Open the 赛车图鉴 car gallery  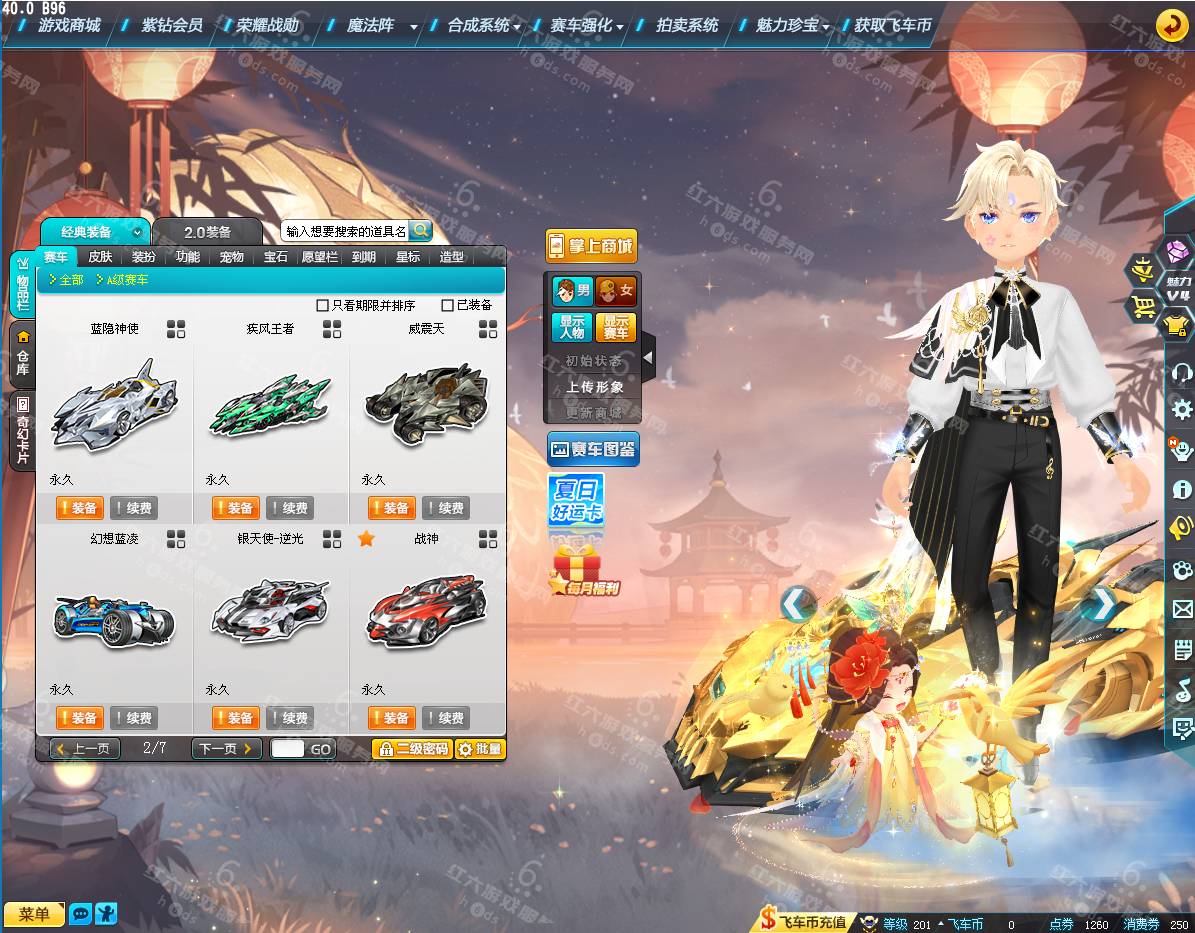point(592,450)
